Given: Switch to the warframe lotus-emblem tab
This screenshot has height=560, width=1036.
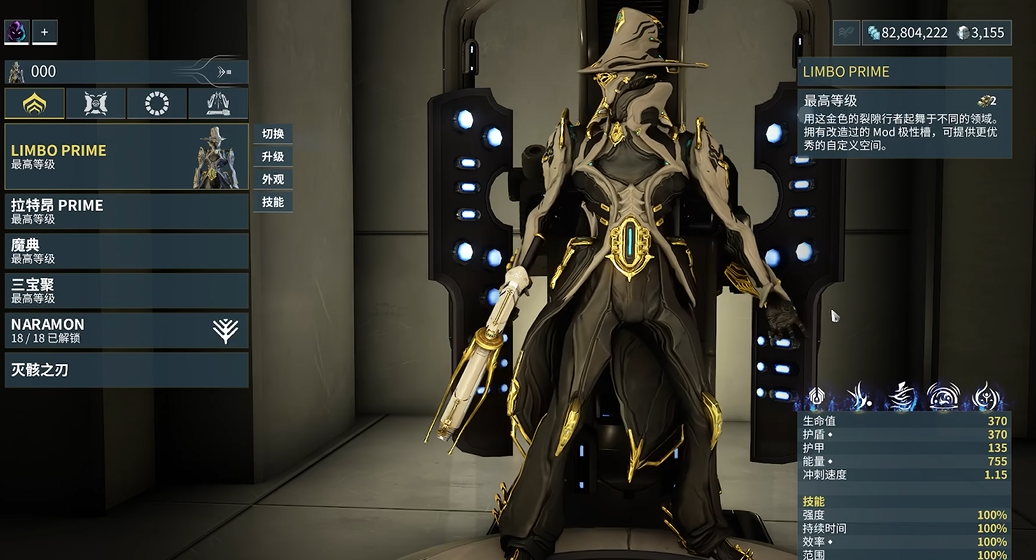Looking at the screenshot, I should pos(35,103).
